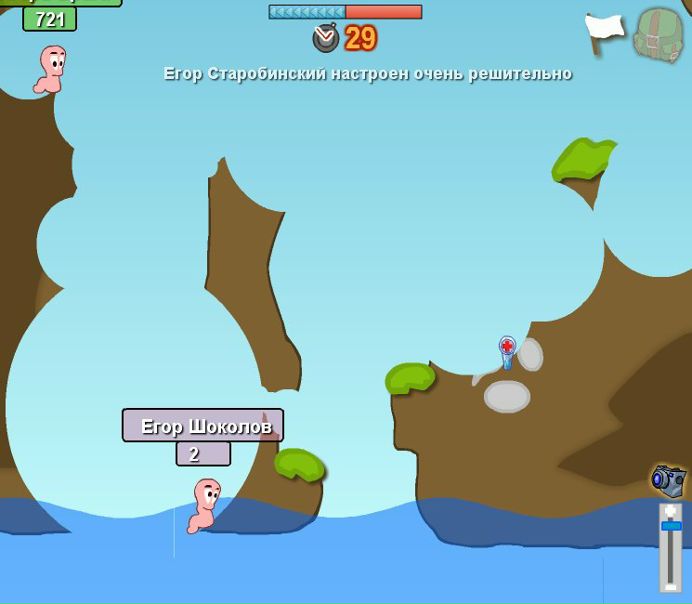Image resolution: width=692 pixels, height=604 pixels.
Task: Click the camera screenshot icon
Action: point(668,480)
